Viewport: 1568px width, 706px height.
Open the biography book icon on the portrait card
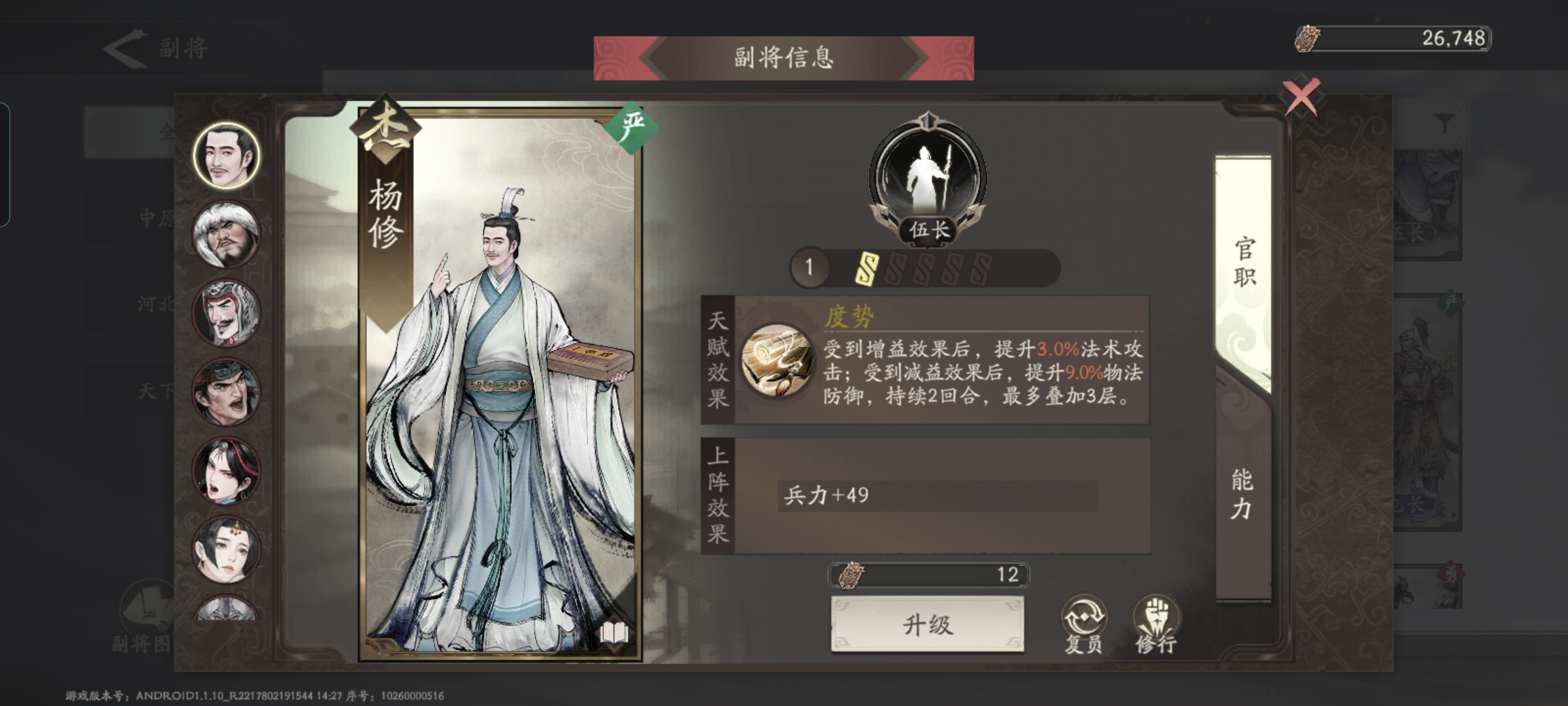click(x=614, y=633)
